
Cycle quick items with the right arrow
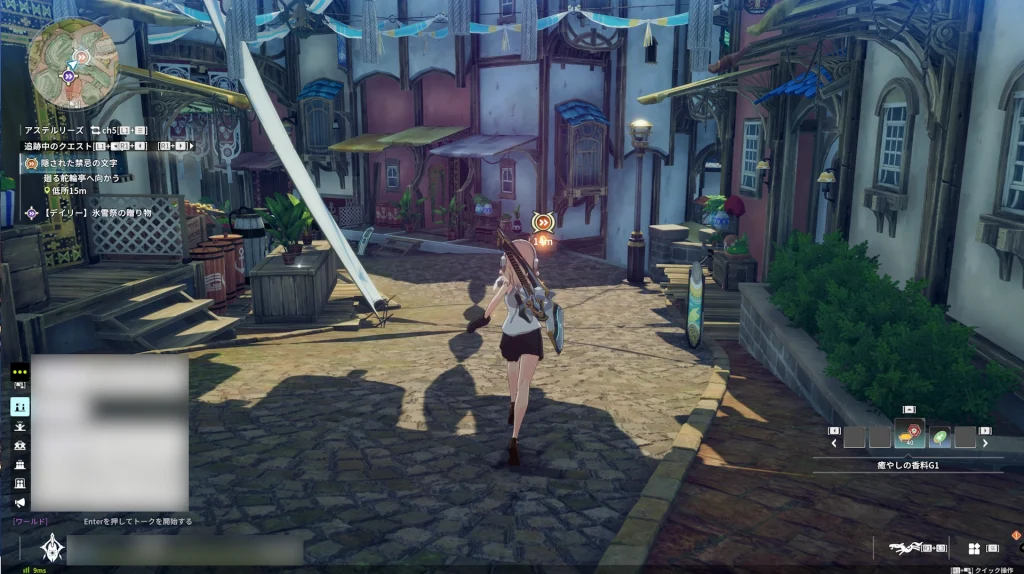pos(985,442)
